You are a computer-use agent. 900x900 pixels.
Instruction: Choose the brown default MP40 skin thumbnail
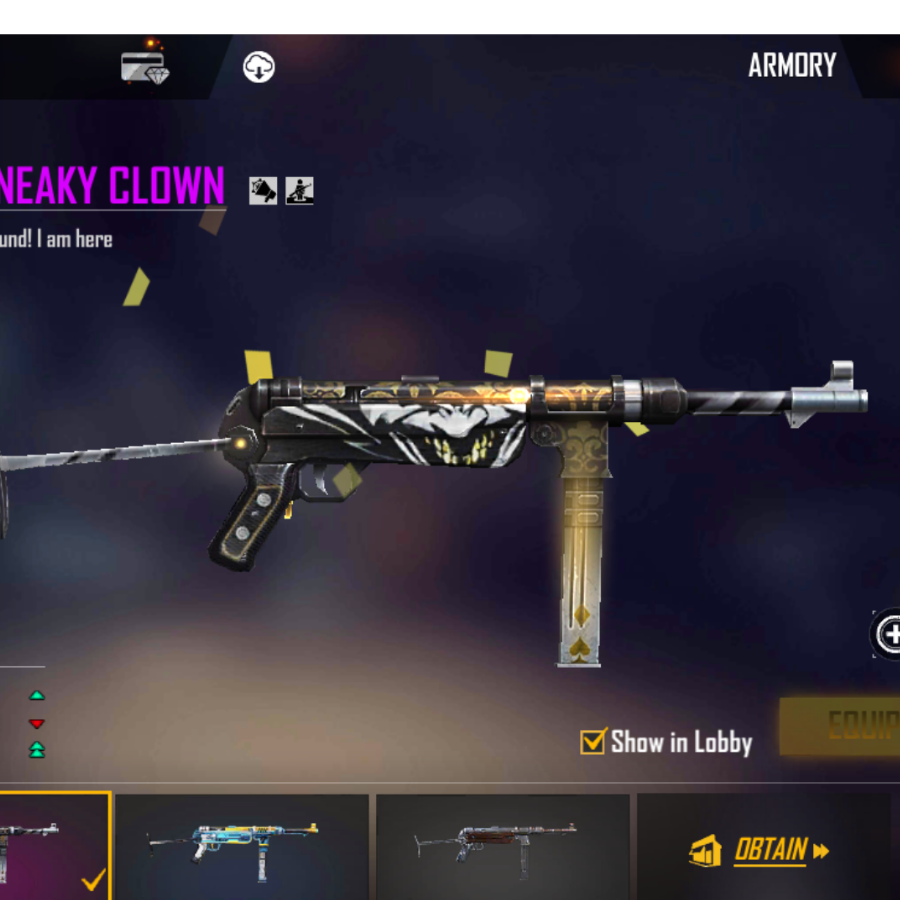tap(502, 845)
